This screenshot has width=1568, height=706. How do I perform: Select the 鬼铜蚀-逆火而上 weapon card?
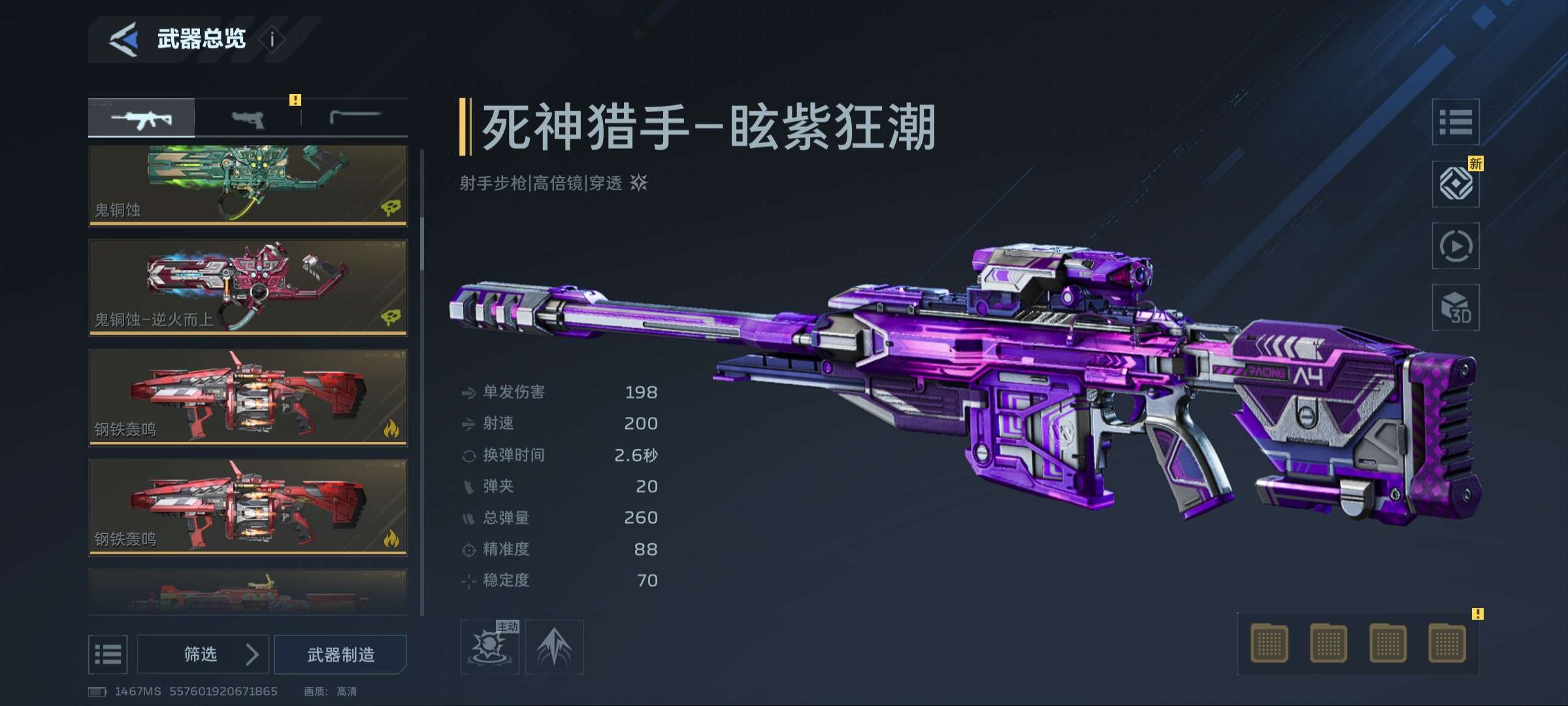[x=248, y=288]
